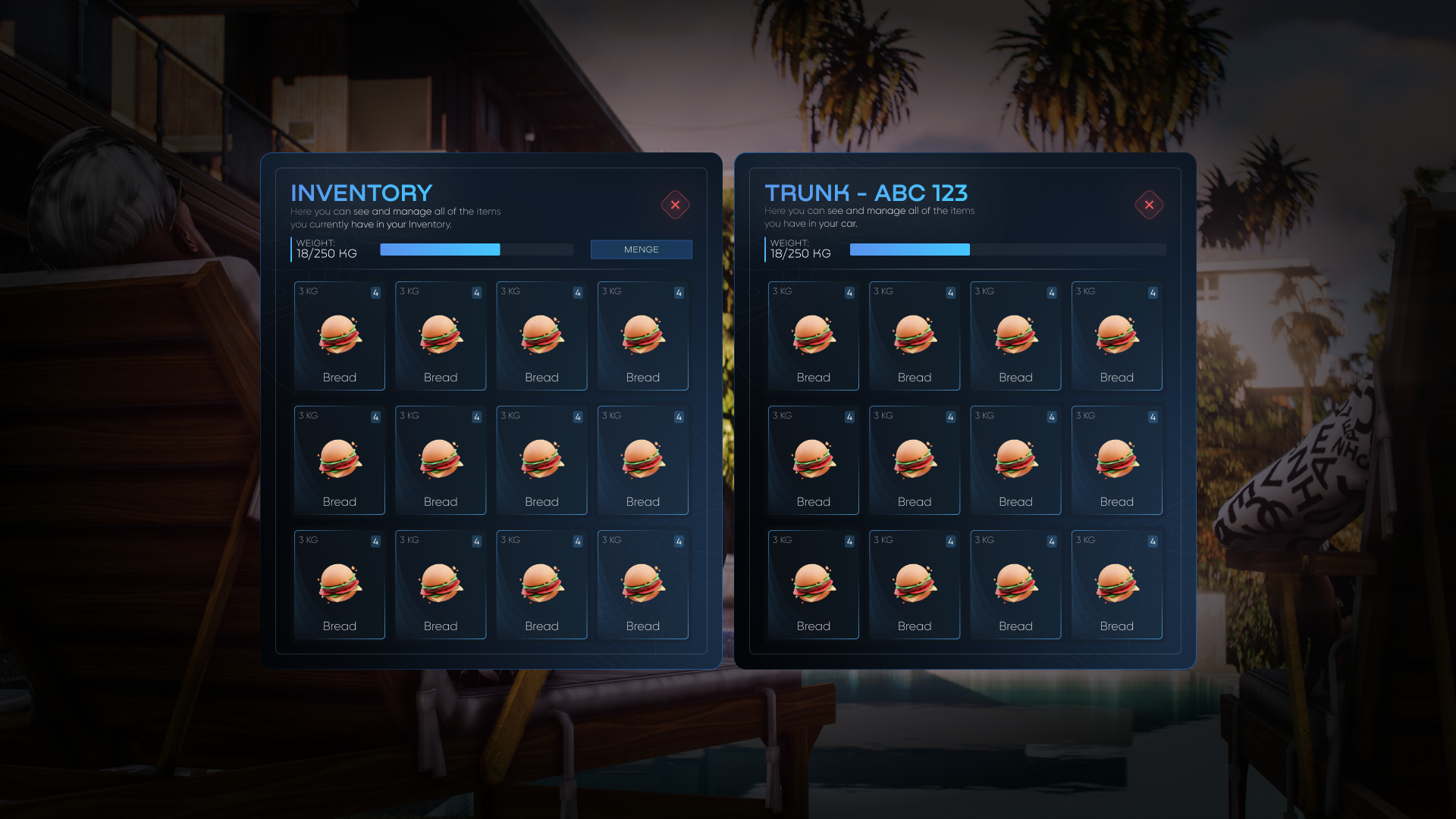Screen dimensions: 1456x819
Task: Select the second Bread slot in the Trunk top row
Action: click(x=914, y=335)
